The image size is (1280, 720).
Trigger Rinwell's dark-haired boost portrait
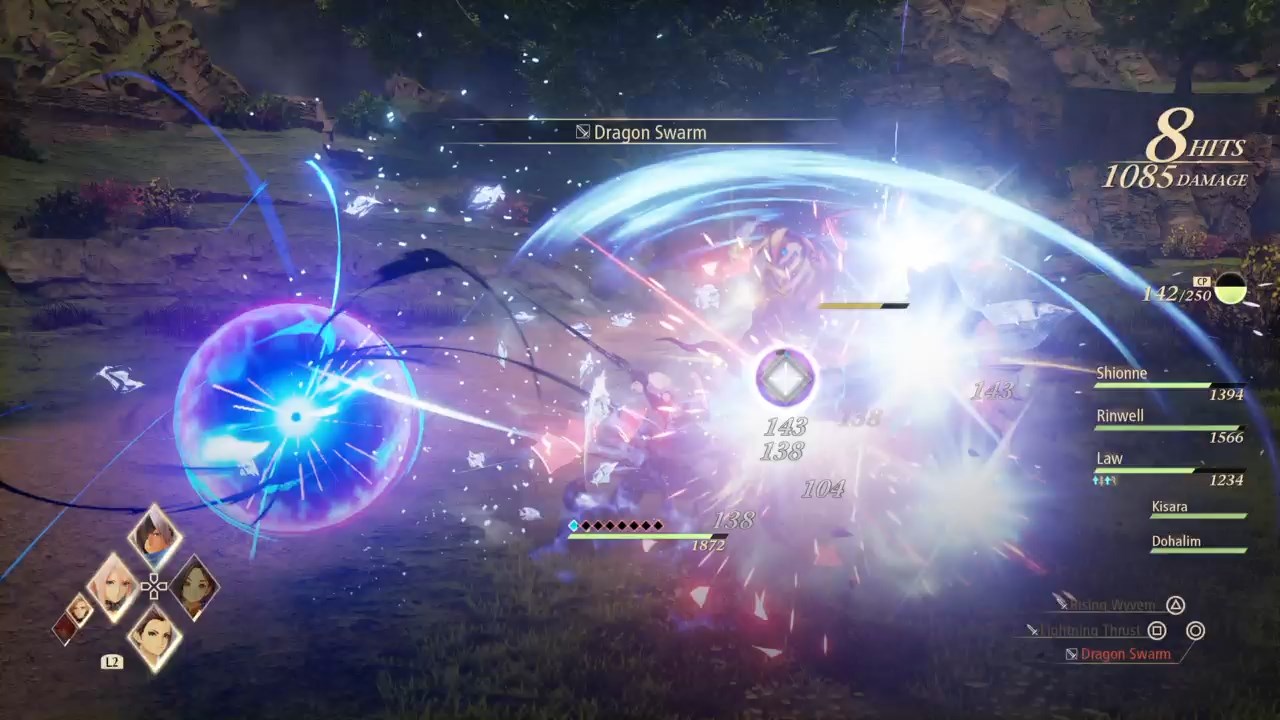(193, 588)
